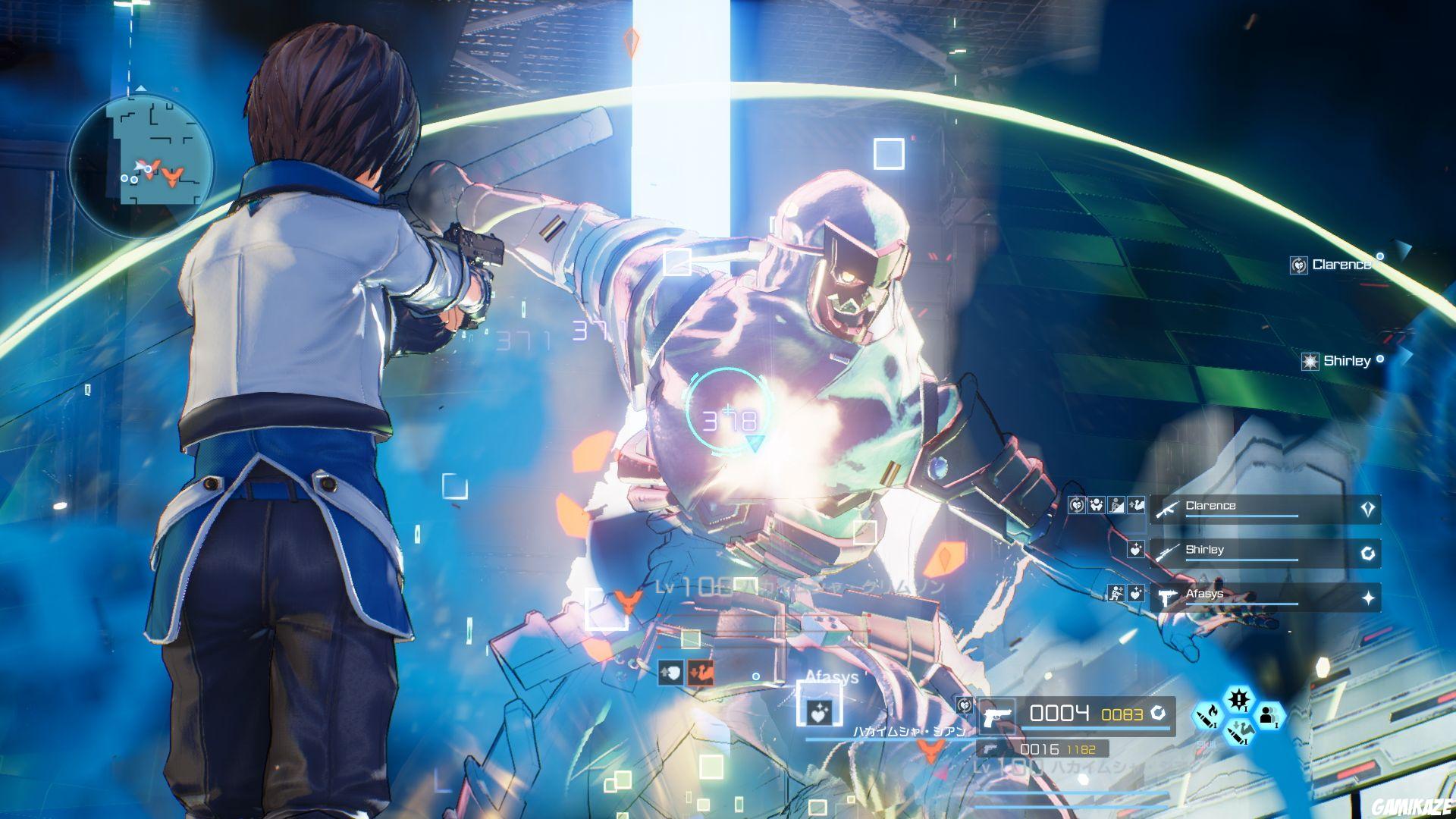
Task: Activate the explosive burst skill hexagon
Action: [x=1240, y=699]
